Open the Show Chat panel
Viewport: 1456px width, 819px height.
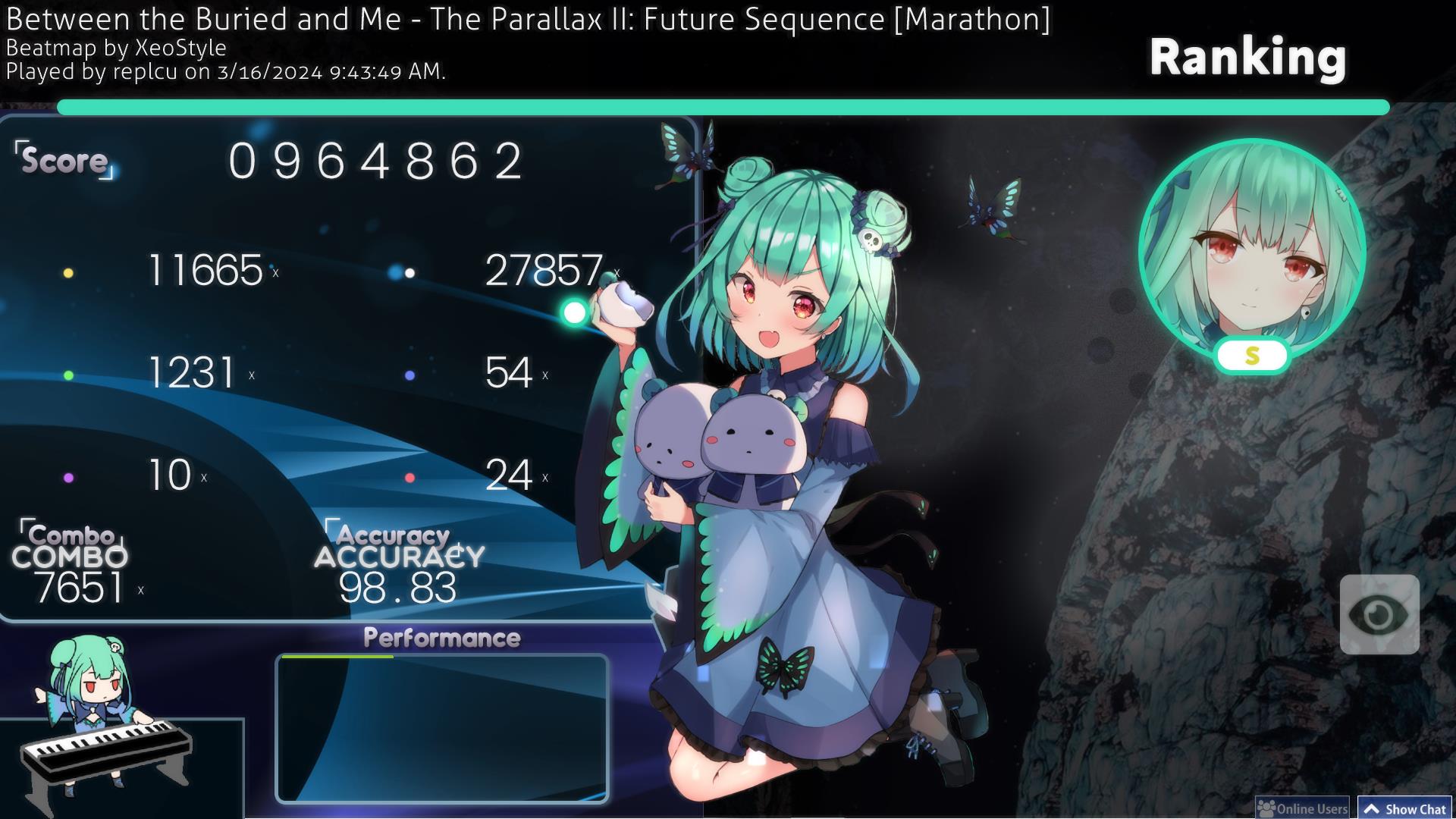(1405, 808)
